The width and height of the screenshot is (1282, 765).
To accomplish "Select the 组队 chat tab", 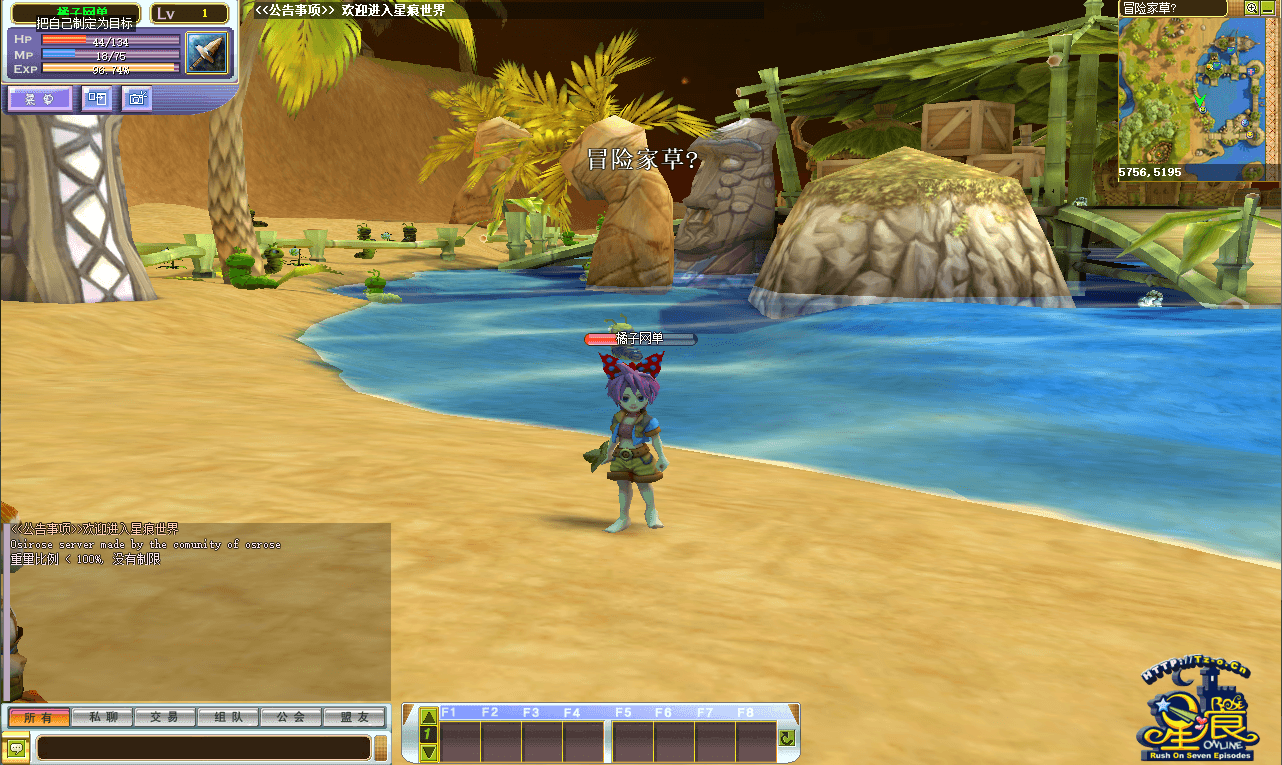I will [228, 717].
